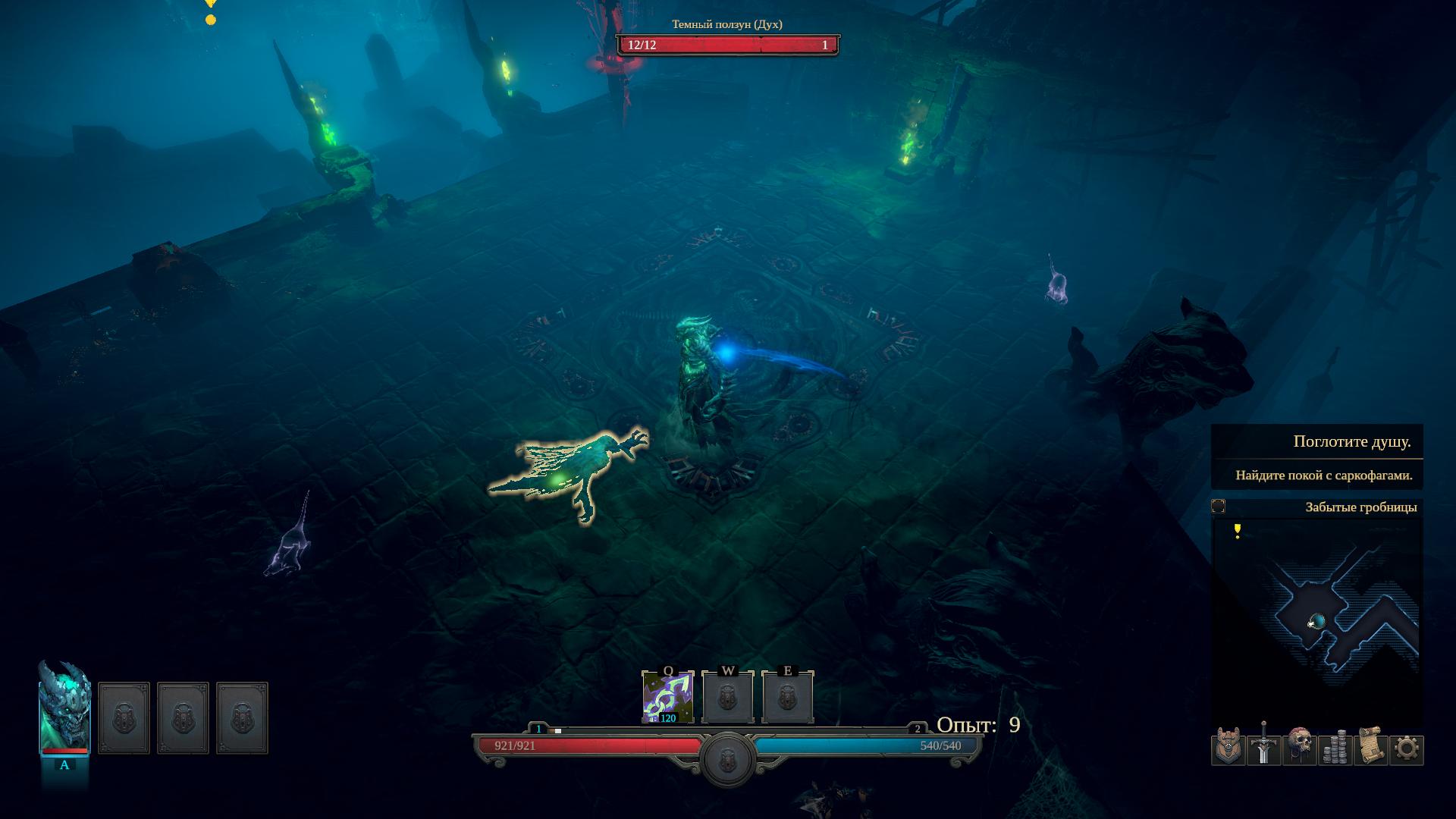Screen dimensions: 1456x819
Task: Click the round emblem between health and mana bars
Action: [727, 758]
